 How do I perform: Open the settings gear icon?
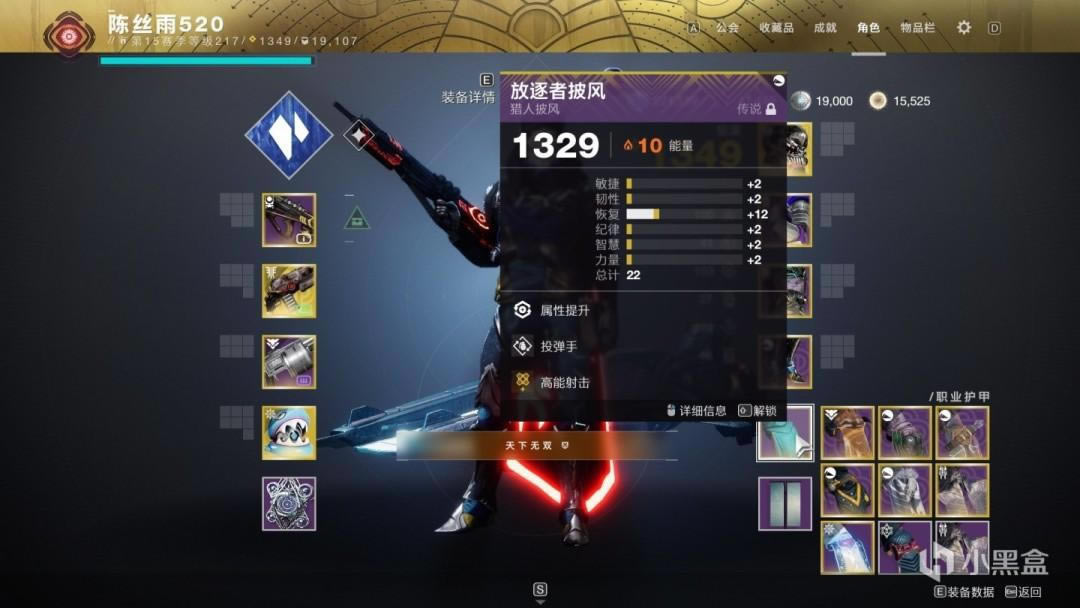964,28
